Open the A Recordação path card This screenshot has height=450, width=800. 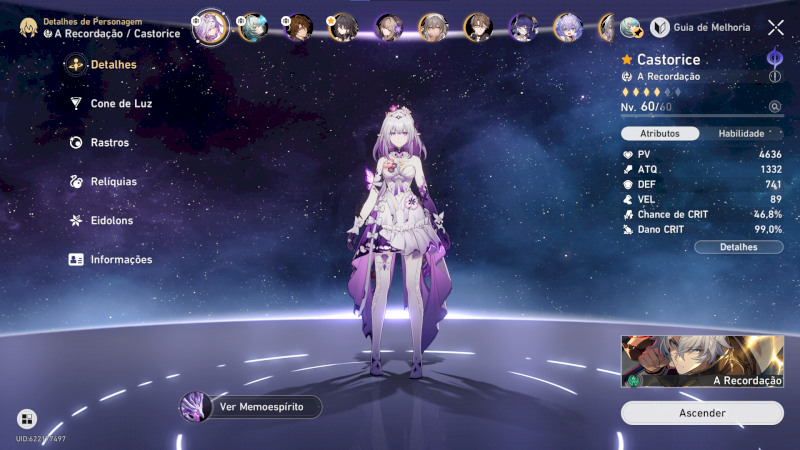(x=702, y=361)
